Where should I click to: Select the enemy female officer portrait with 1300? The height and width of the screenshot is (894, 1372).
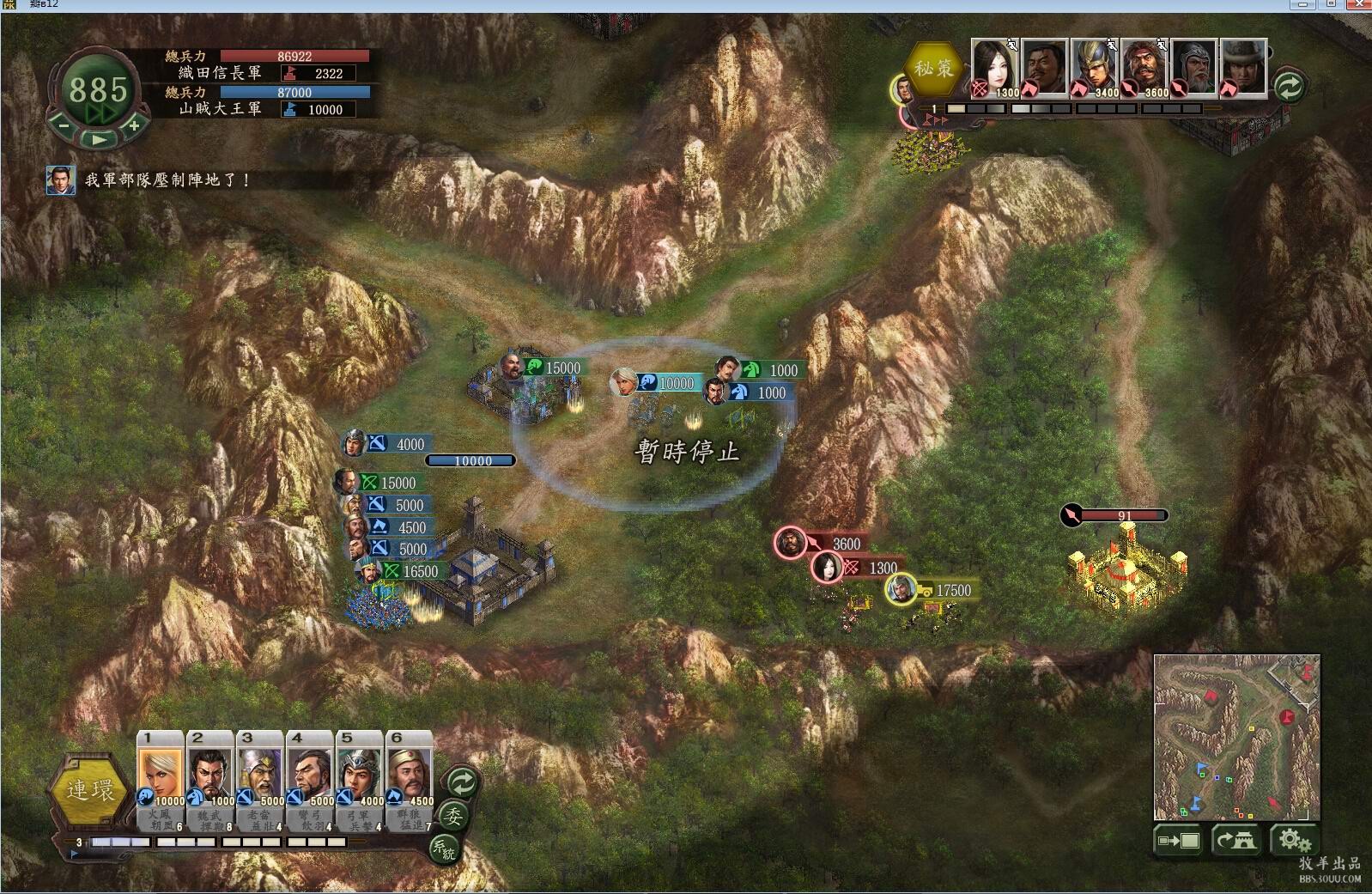pyautogui.click(x=995, y=68)
